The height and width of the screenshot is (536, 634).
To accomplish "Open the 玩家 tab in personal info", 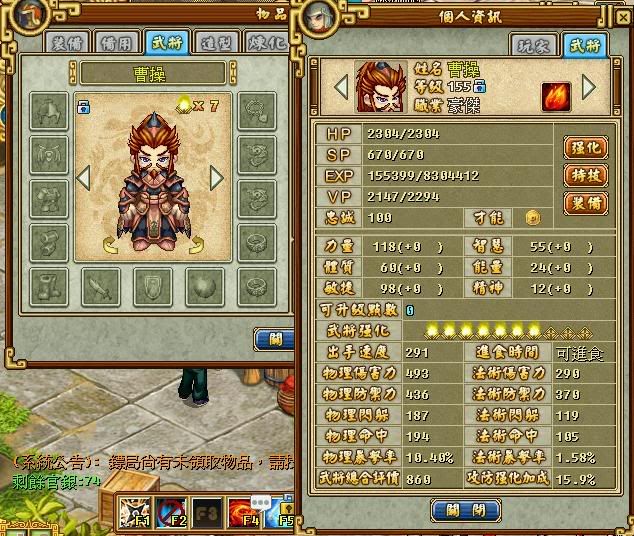I will (532, 45).
